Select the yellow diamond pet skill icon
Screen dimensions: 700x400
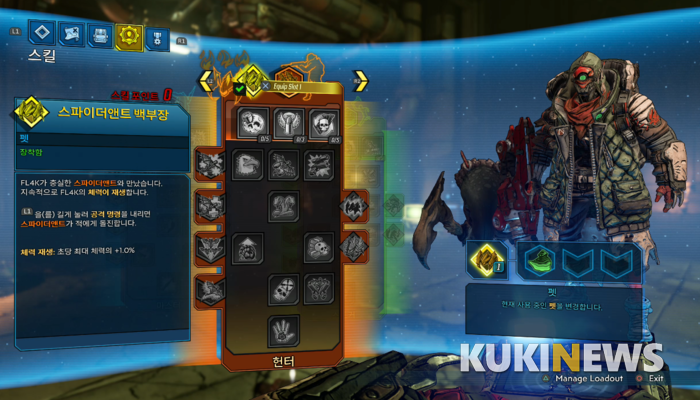click(254, 77)
